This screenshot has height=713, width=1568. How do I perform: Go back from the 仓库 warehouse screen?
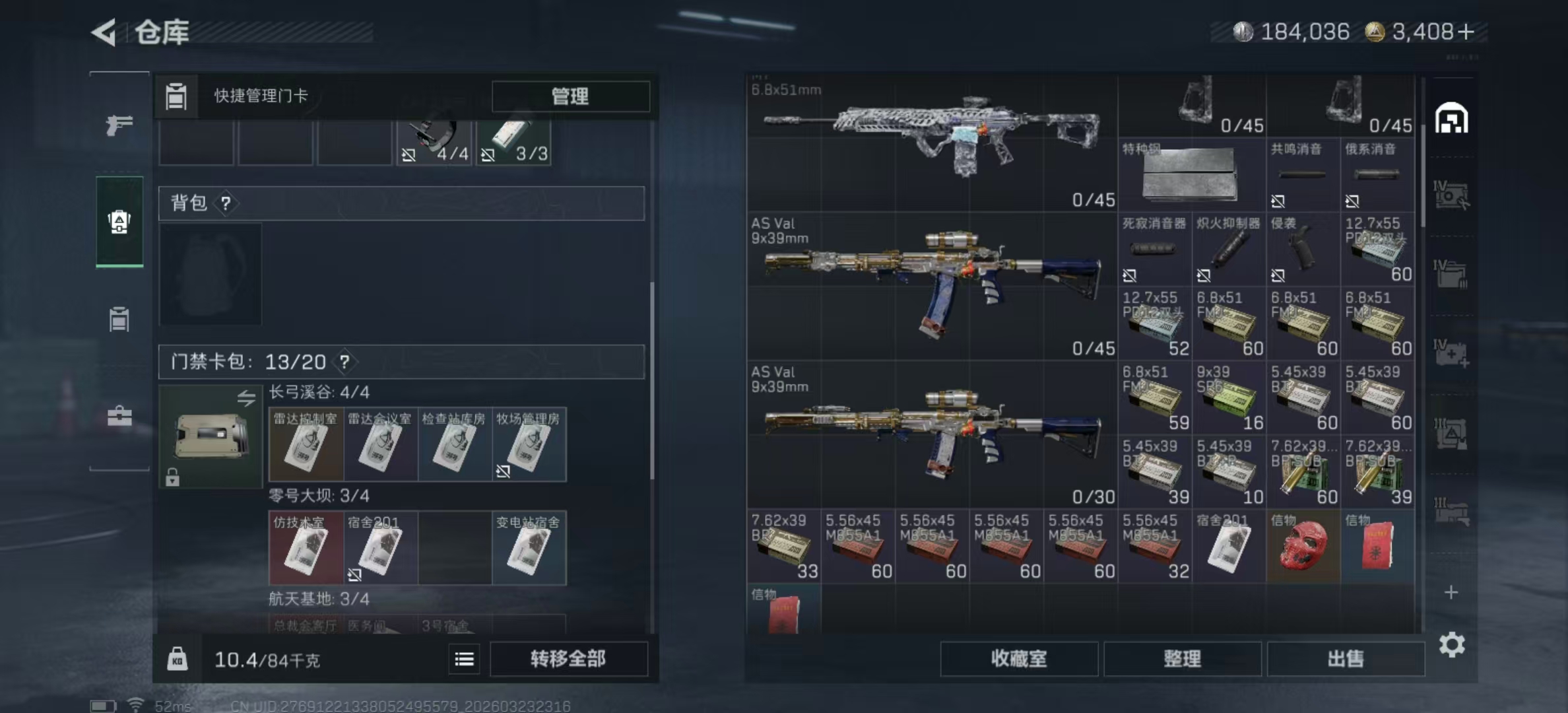pyautogui.click(x=105, y=32)
